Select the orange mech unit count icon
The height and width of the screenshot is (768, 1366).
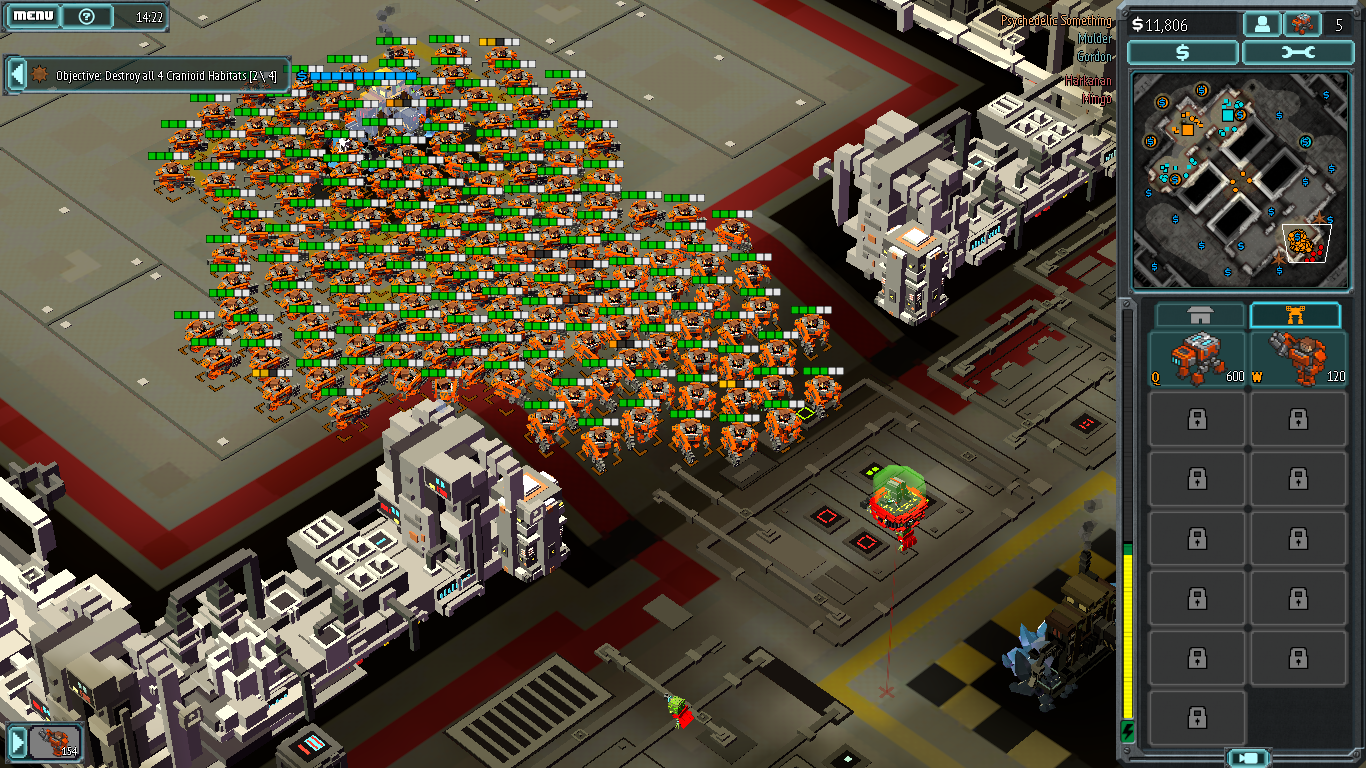(1301, 24)
